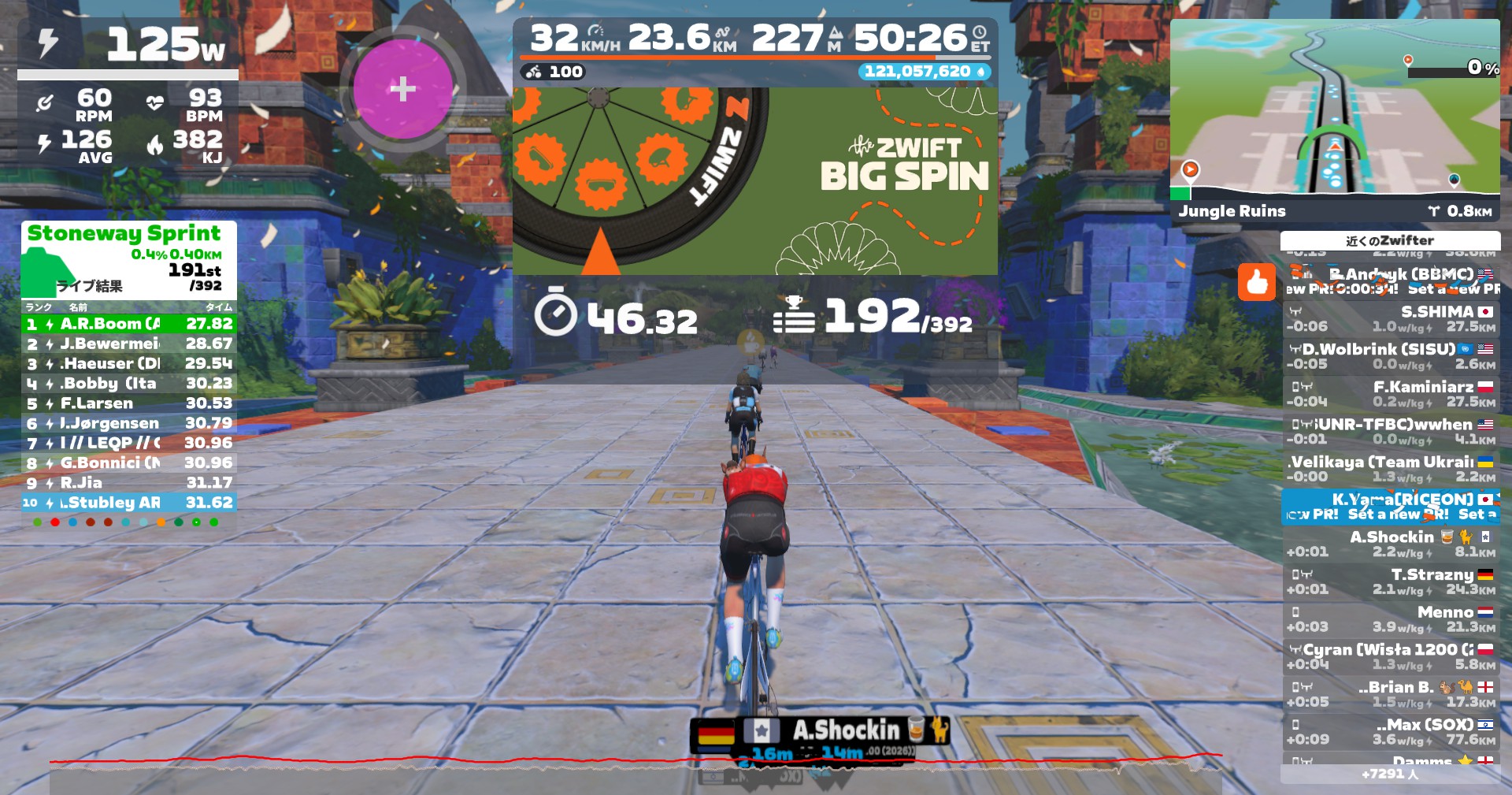The width and height of the screenshot is (1512, 795).
Task: Click the 125w power readout panel
Action: (x=128, y=46)
